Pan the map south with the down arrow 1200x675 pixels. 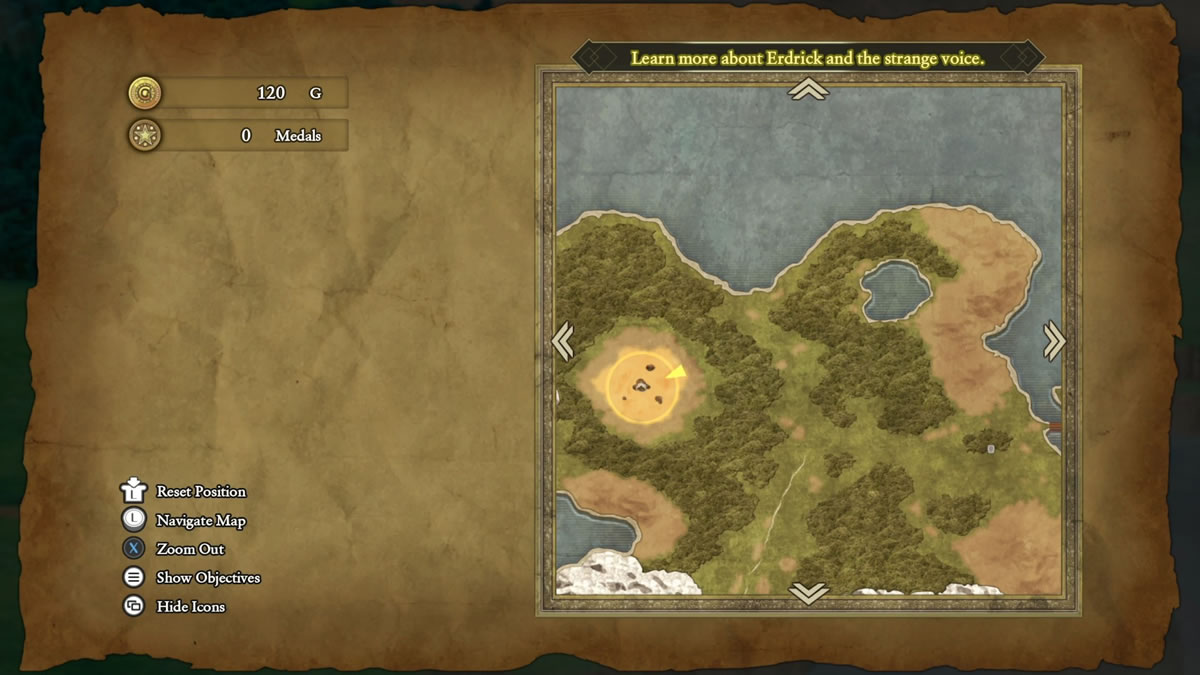[808, 593]
